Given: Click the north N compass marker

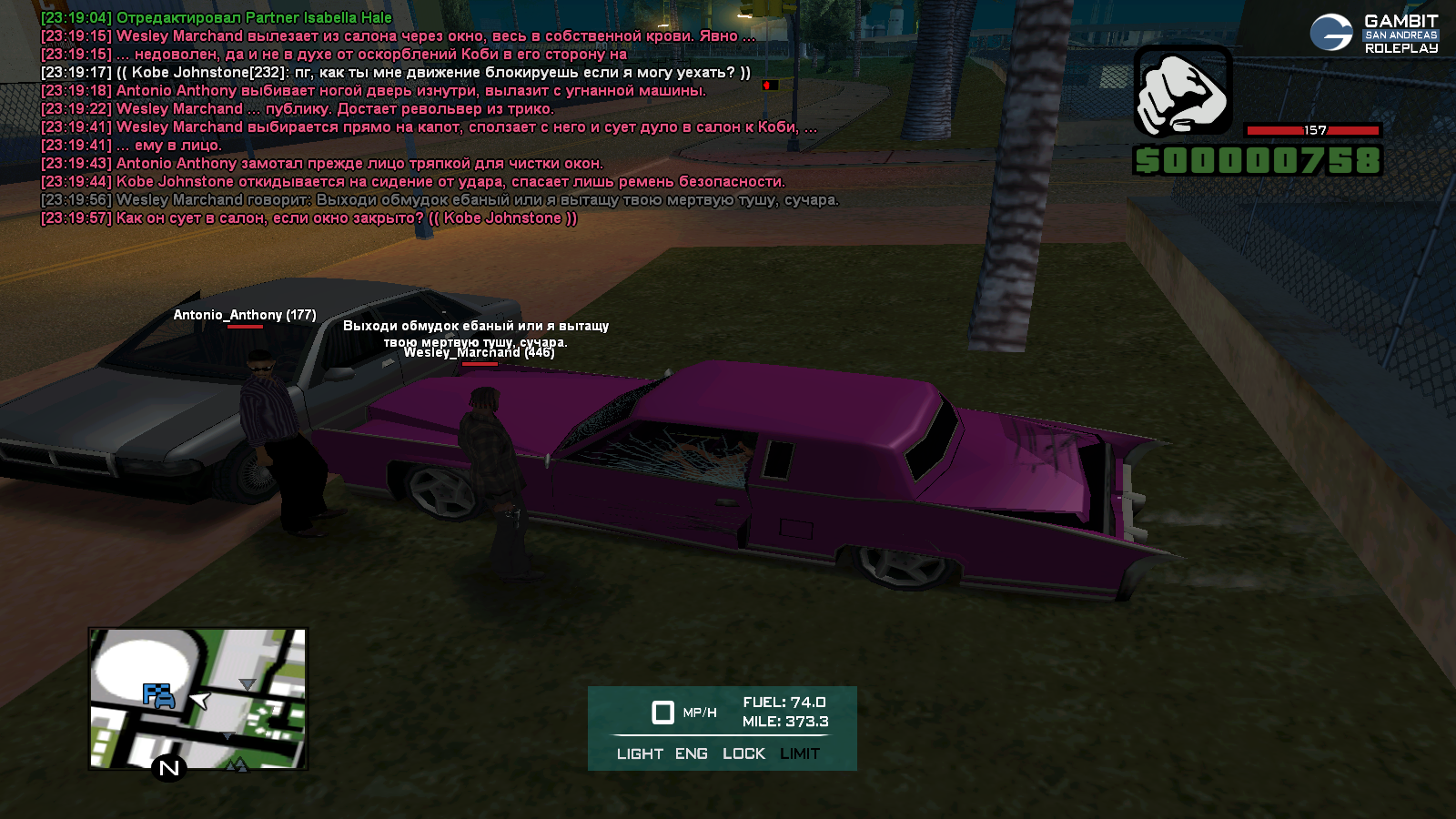Looking at the screenshot, I should (x=169, y=768).
